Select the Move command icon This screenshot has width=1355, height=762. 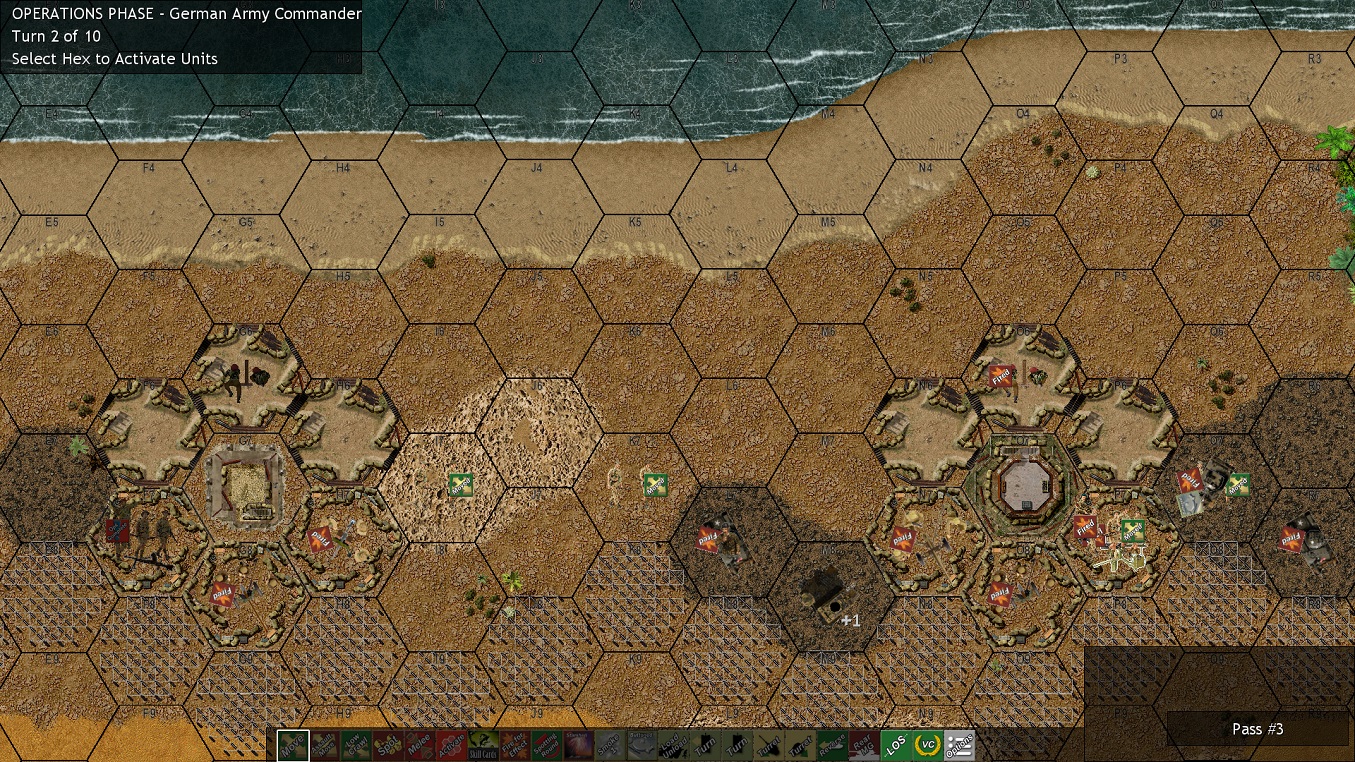(x=291, y=745)
